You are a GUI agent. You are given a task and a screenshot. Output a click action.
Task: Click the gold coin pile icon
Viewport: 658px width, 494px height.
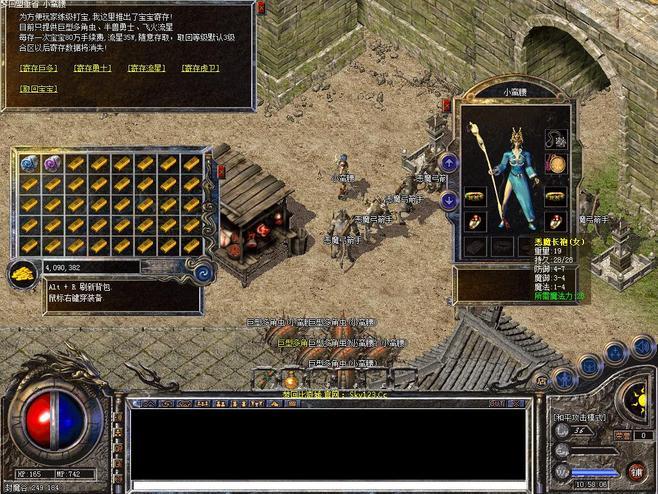click(22, 273)
